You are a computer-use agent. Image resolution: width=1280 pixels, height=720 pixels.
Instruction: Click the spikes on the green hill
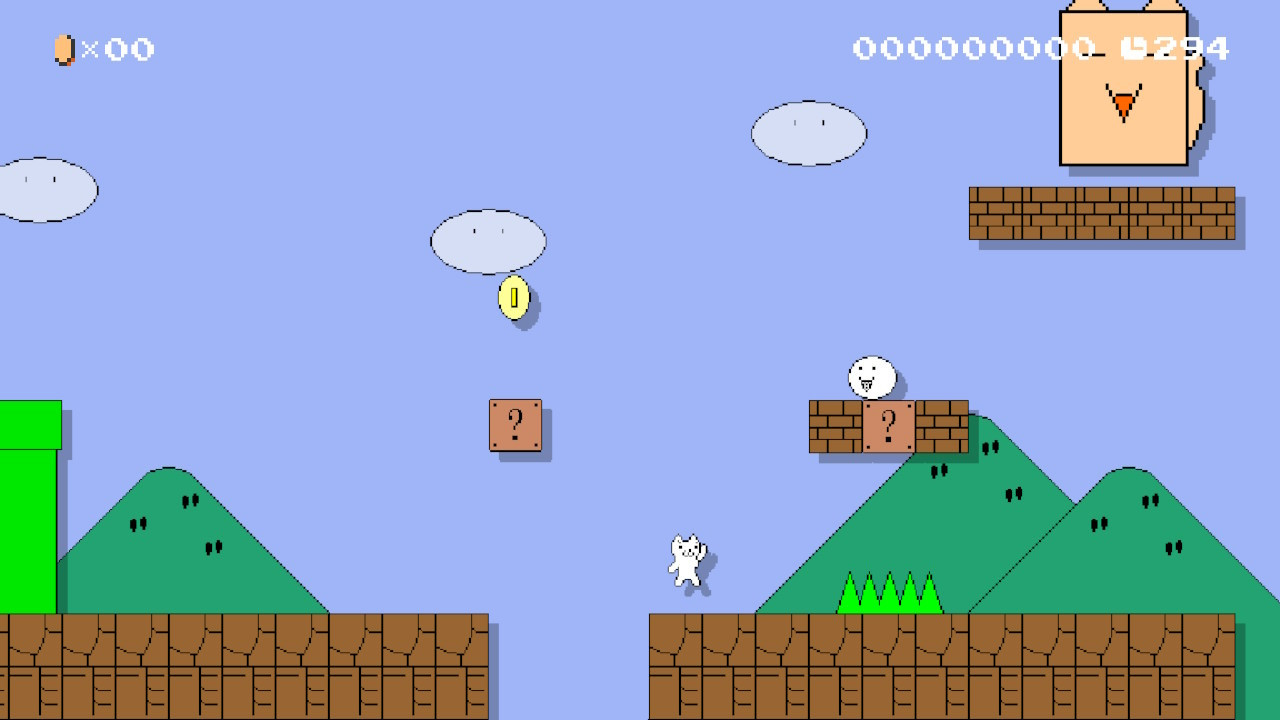[x=888, y=595]
